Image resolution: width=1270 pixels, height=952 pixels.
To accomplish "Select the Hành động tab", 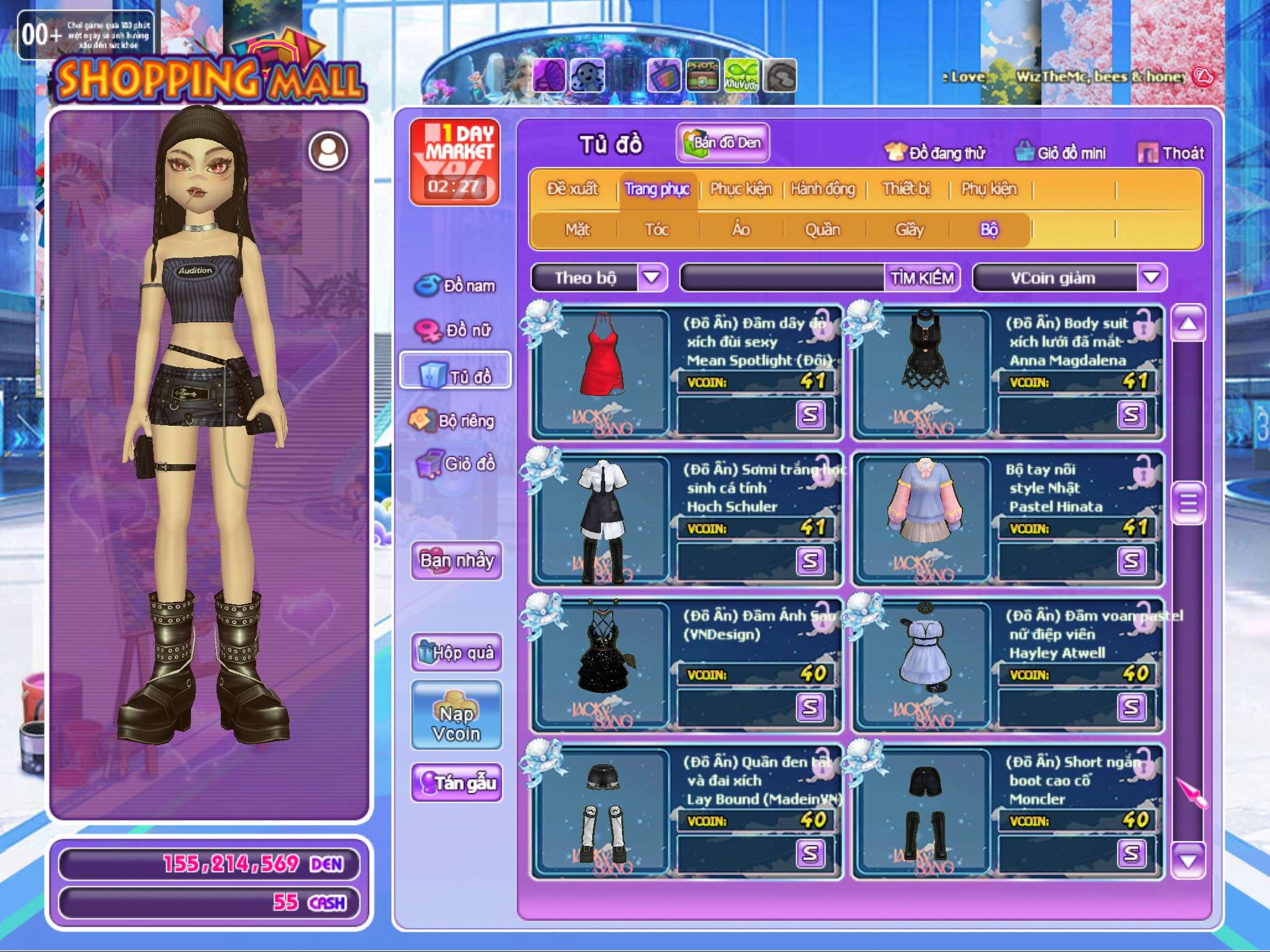I will pos(822,189).
